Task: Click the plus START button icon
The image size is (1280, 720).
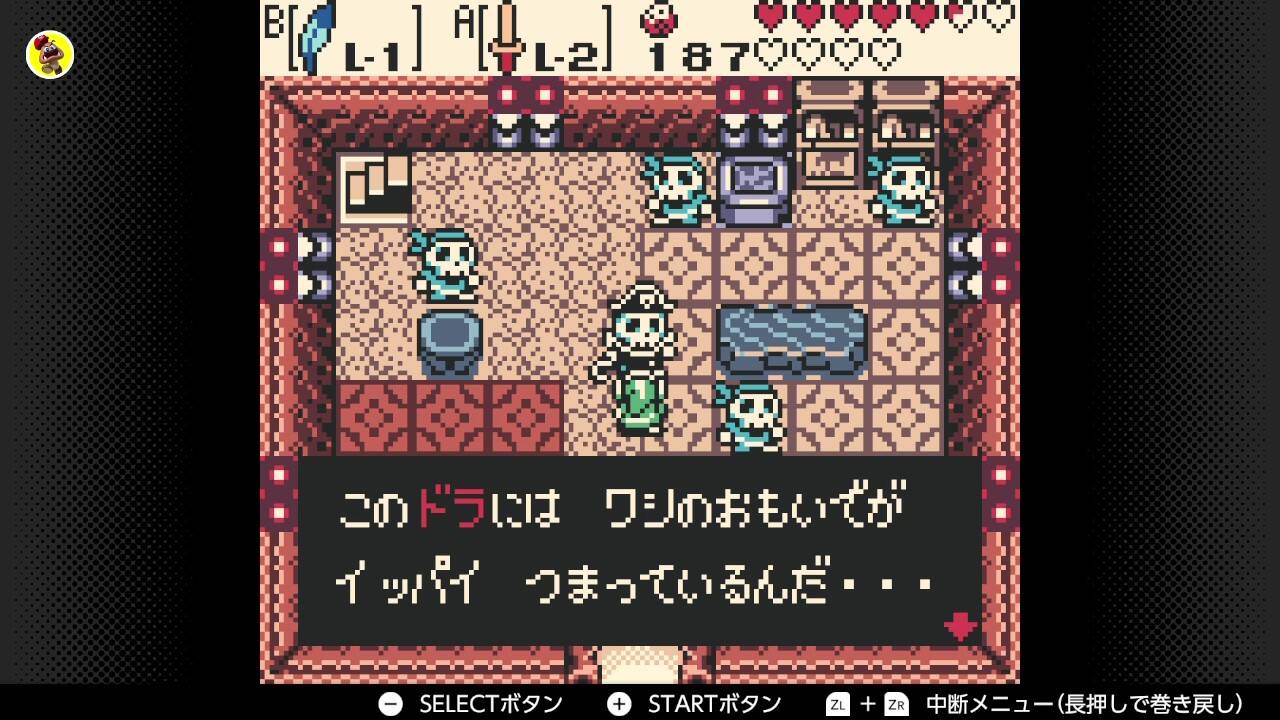Action: tap(618, 703)
